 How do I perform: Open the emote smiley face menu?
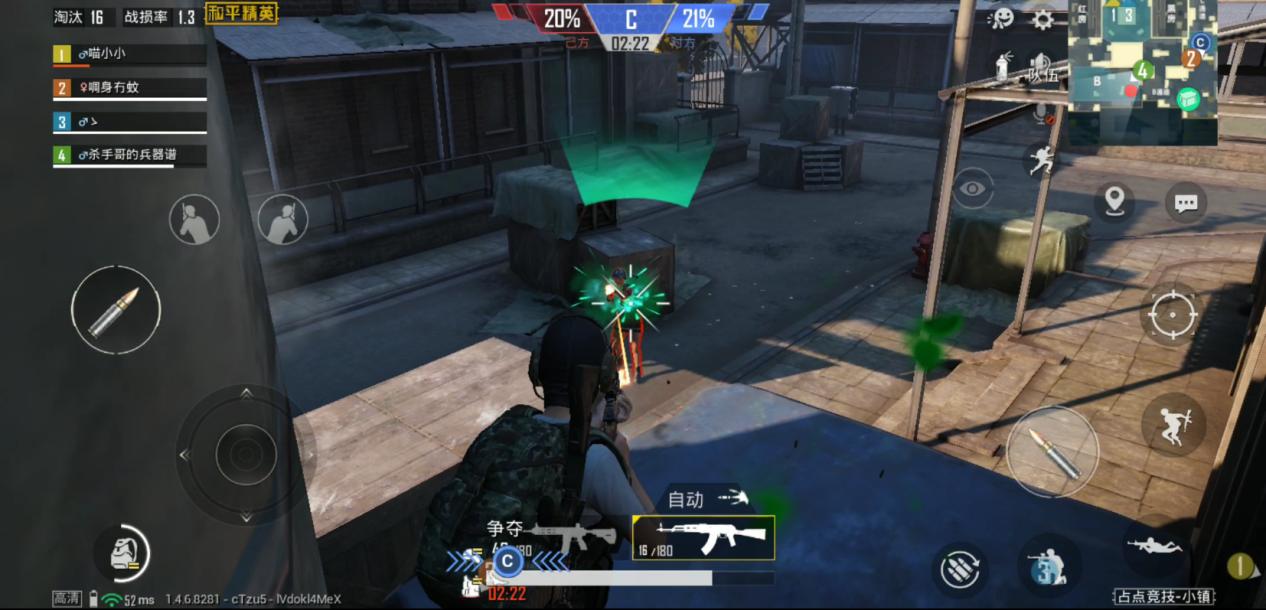click(1000, 19)
